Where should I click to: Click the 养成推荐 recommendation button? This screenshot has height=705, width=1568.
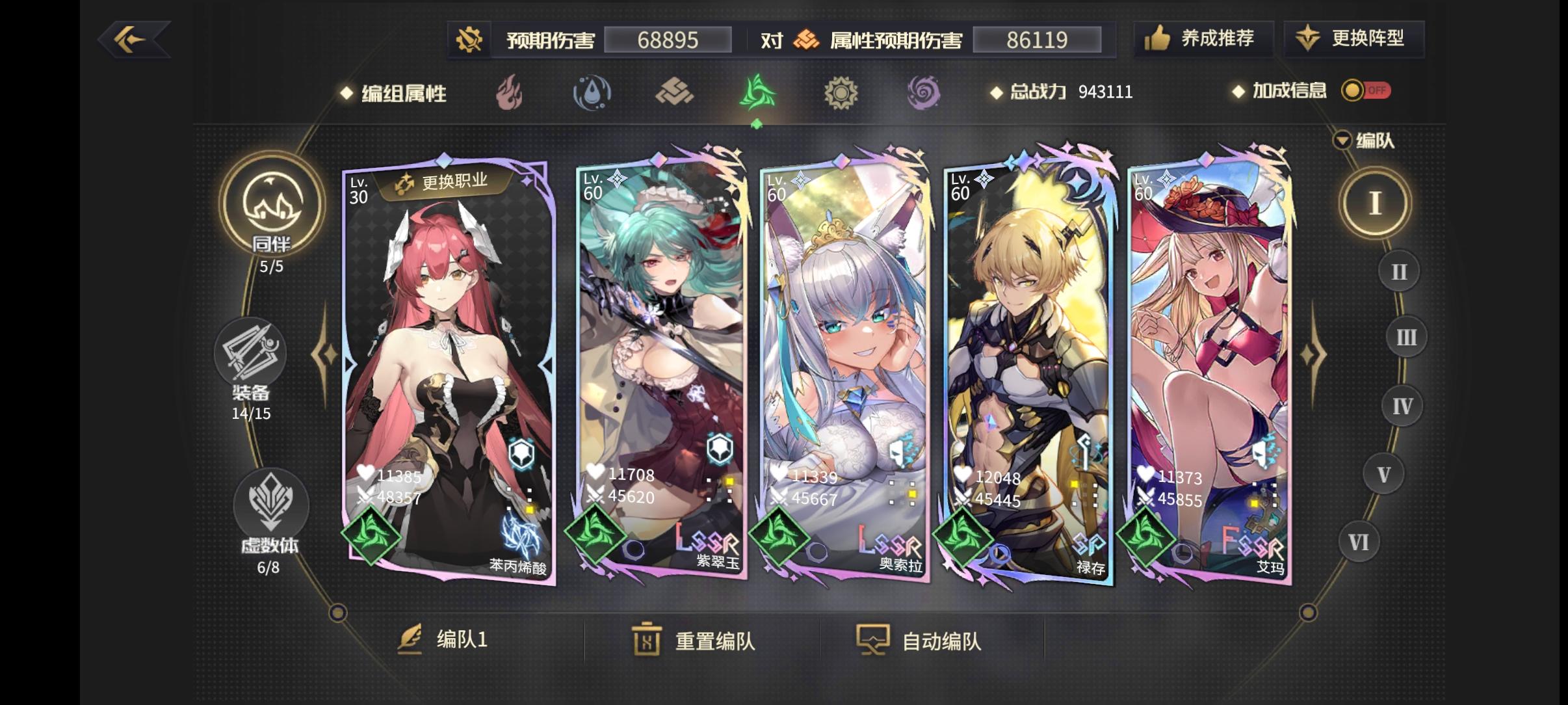tap(1202, 39)
